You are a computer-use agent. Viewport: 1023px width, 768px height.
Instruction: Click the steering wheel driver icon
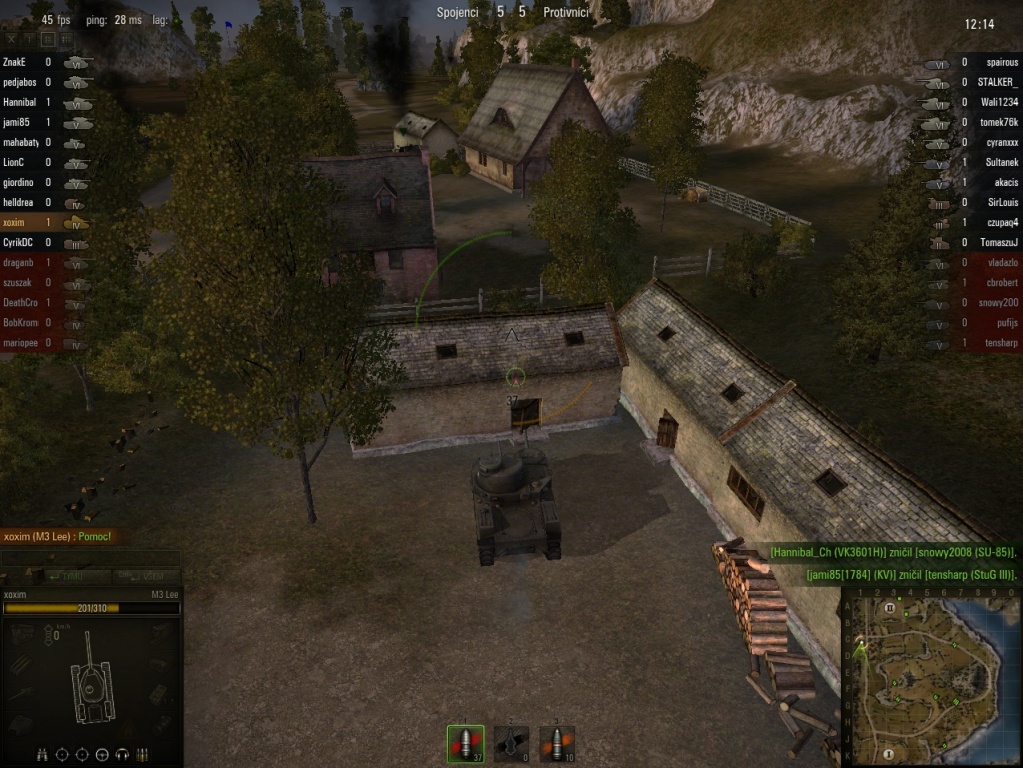[x=103, y=753]
